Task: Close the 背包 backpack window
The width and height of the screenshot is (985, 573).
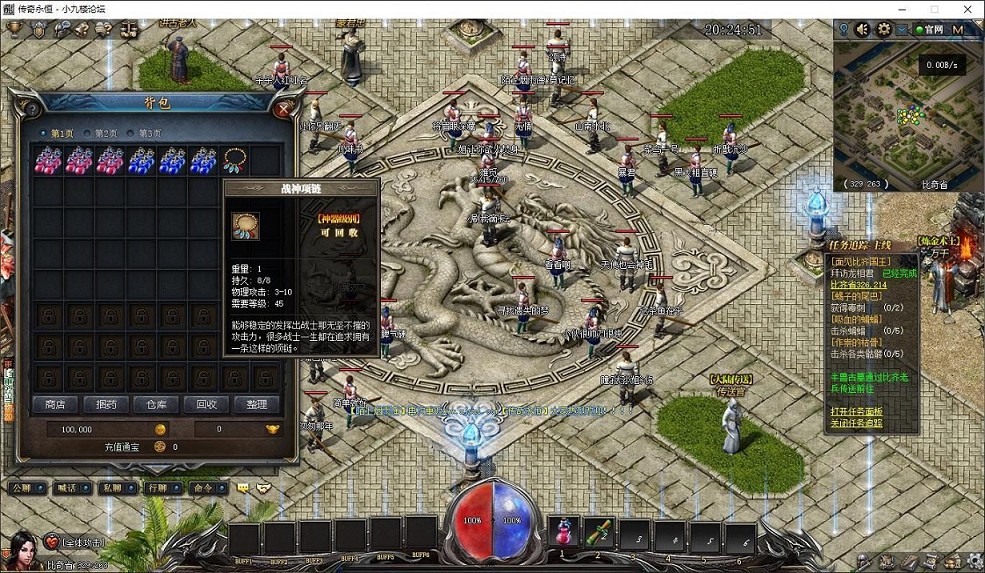Action: coord(285,109)
